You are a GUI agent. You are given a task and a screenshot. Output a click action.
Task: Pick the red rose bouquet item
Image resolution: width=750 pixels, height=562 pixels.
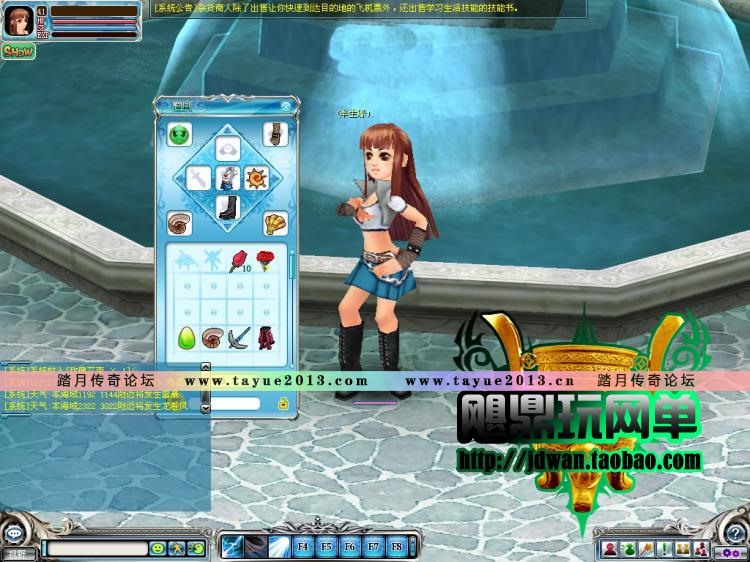[265, 260]
